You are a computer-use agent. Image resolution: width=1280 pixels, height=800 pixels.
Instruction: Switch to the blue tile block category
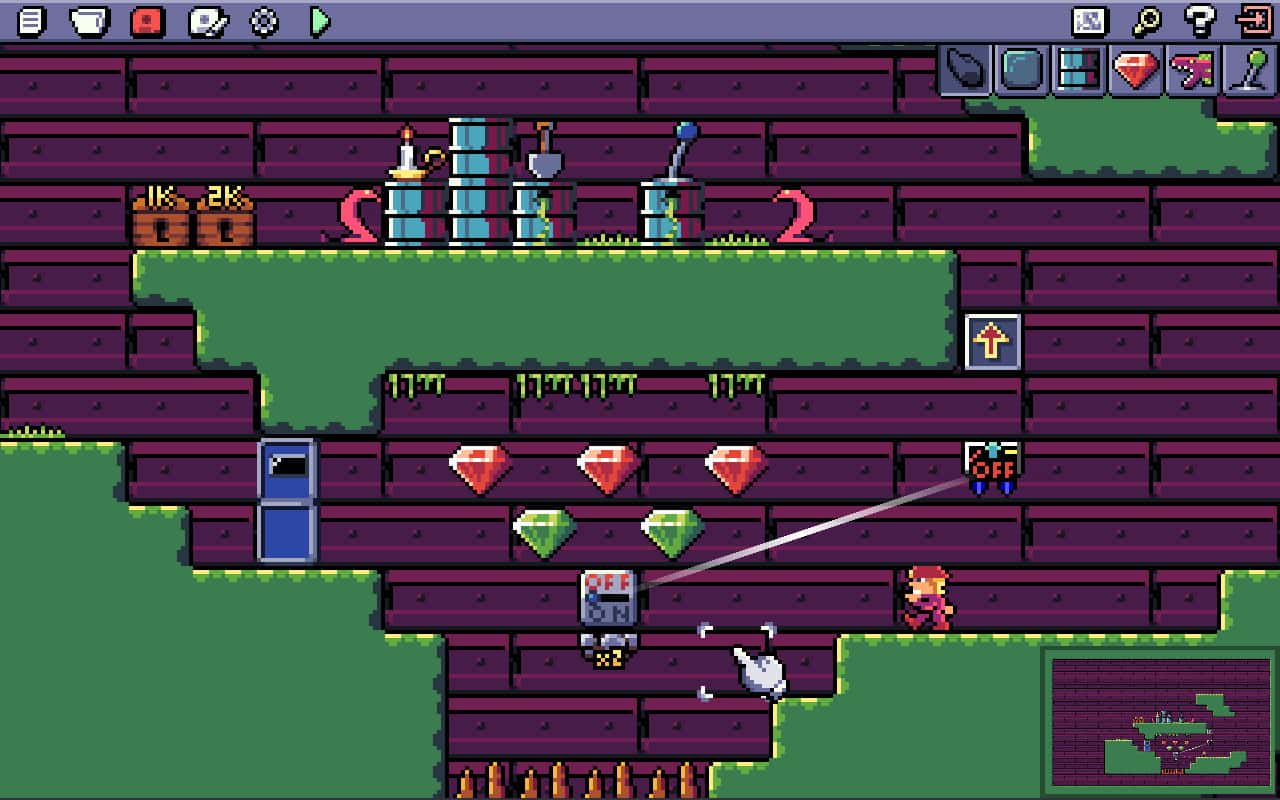coord(1018,71)
